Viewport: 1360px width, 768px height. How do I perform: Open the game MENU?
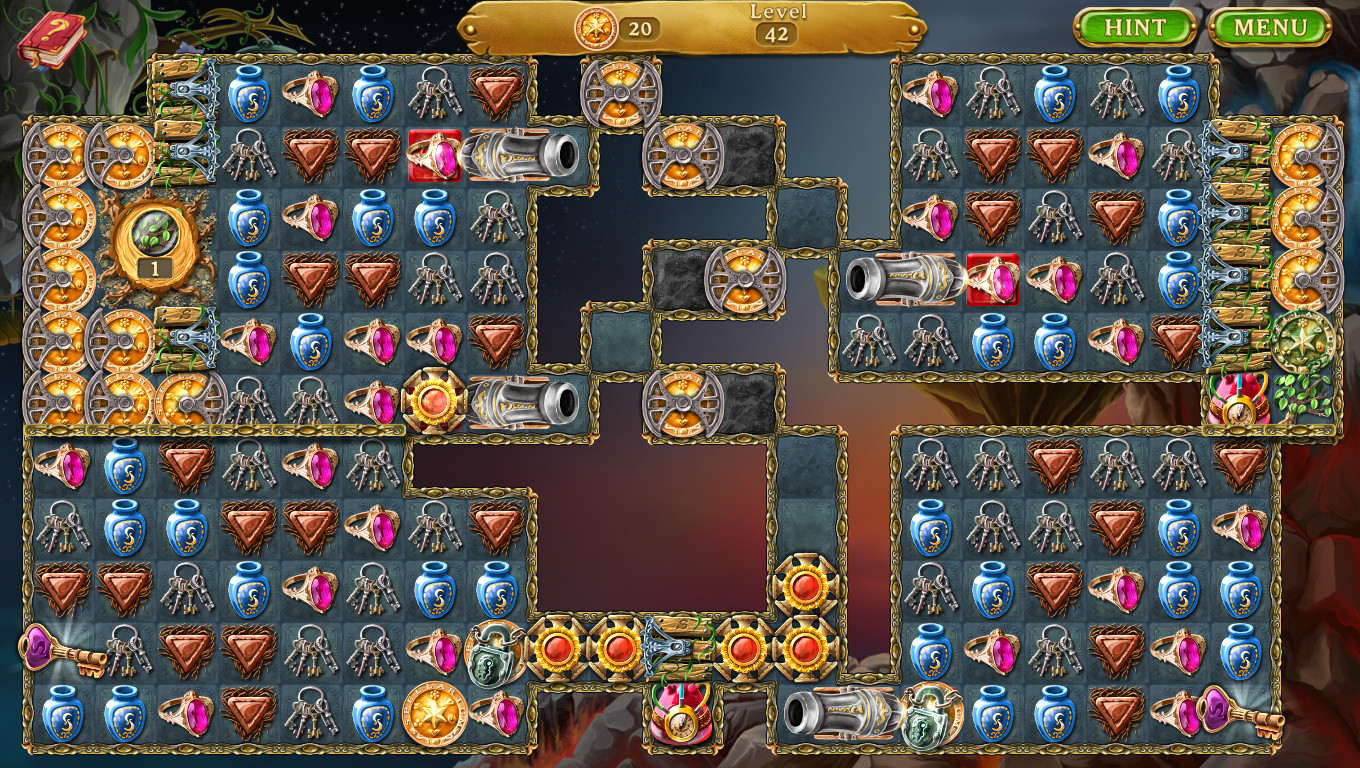coord(1272,27)
